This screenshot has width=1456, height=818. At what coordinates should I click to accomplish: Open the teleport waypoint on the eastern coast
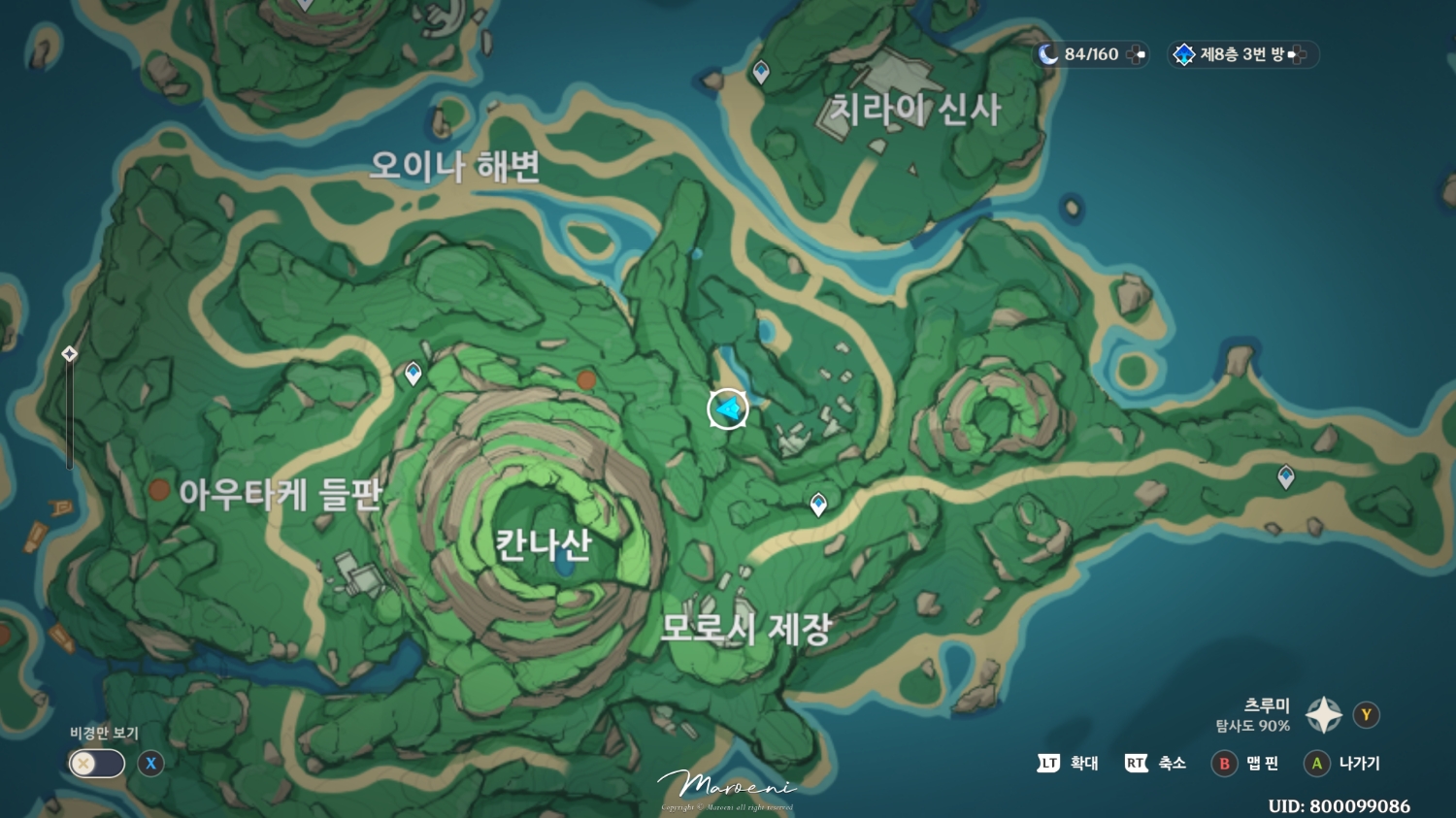click(1286, 475)
